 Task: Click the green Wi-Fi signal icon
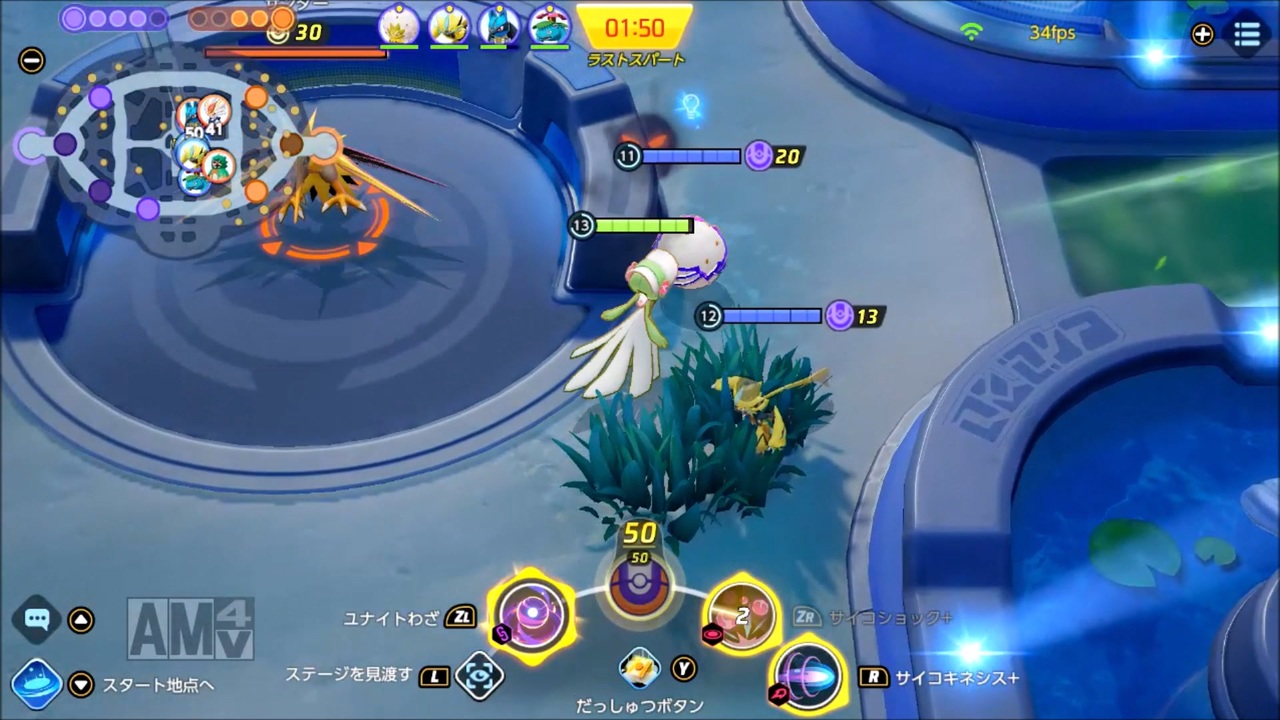click(x=972, y=32)
